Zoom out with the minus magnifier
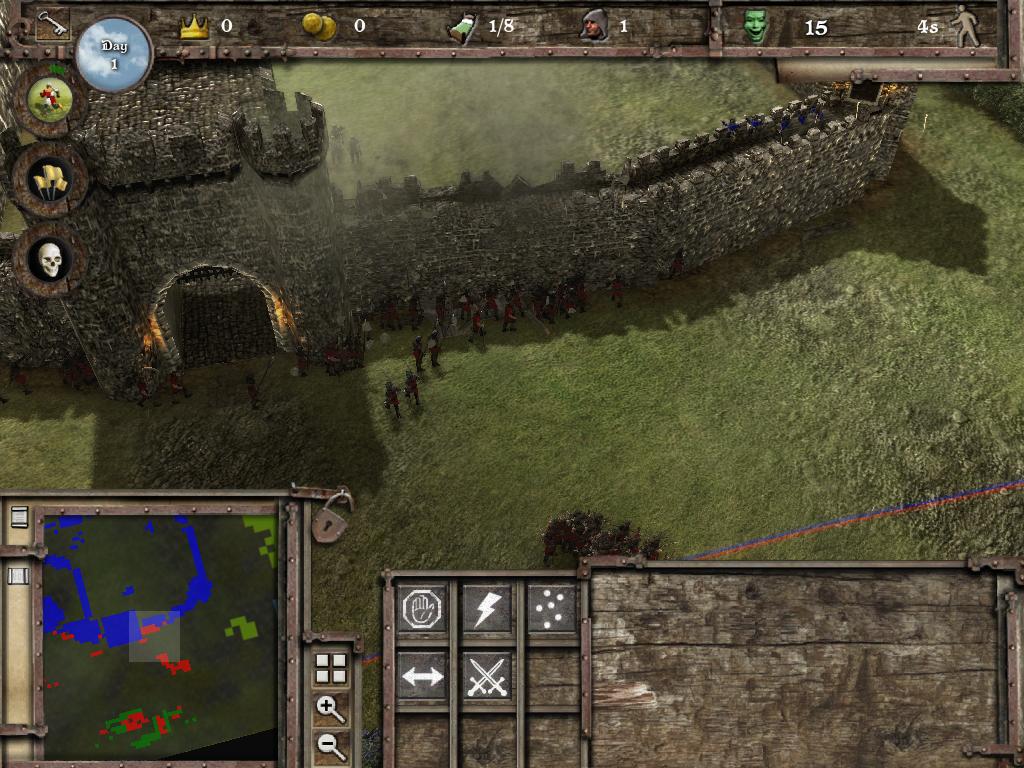Viewport: 1024px width, 768px height. pos(330,743)
